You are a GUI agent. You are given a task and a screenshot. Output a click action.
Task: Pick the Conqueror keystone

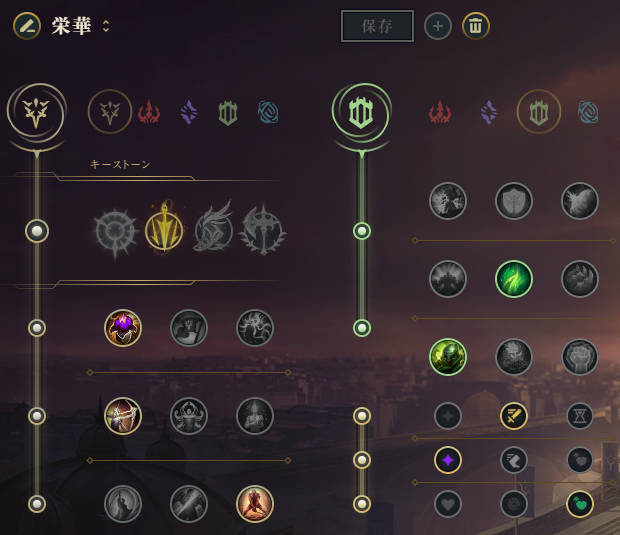pyautogui.click(x=262, y=231)
